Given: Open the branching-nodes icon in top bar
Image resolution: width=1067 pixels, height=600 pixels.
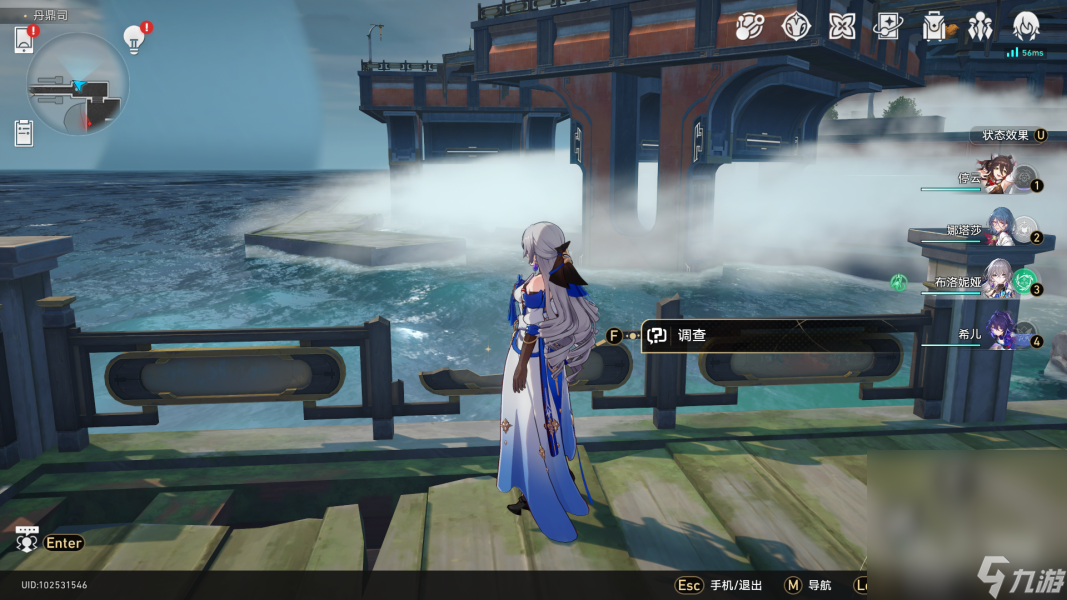Looking at the screenshot, I should [749, 27].
